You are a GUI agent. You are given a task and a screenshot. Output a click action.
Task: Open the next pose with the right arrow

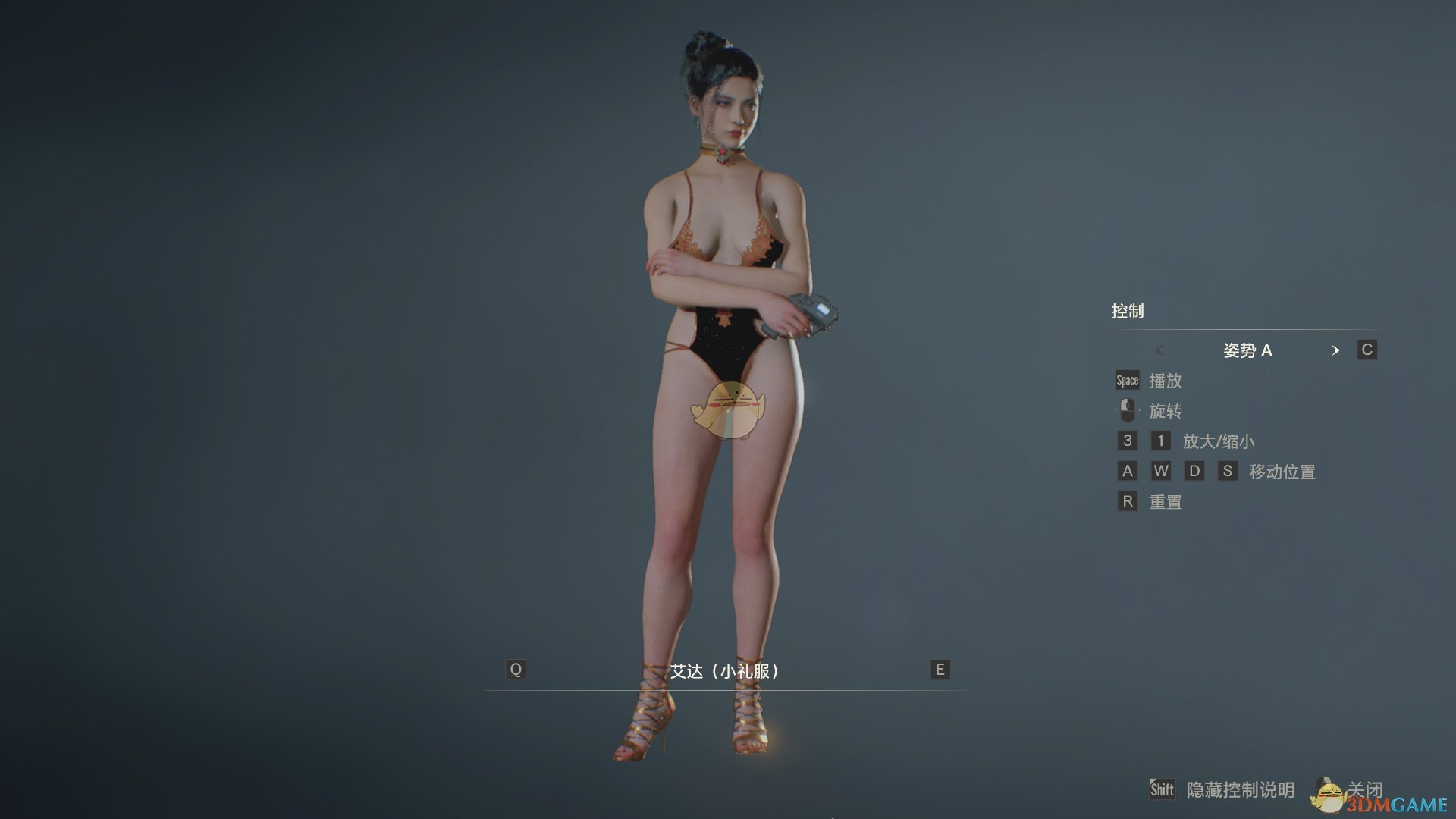pos(1337,350)
